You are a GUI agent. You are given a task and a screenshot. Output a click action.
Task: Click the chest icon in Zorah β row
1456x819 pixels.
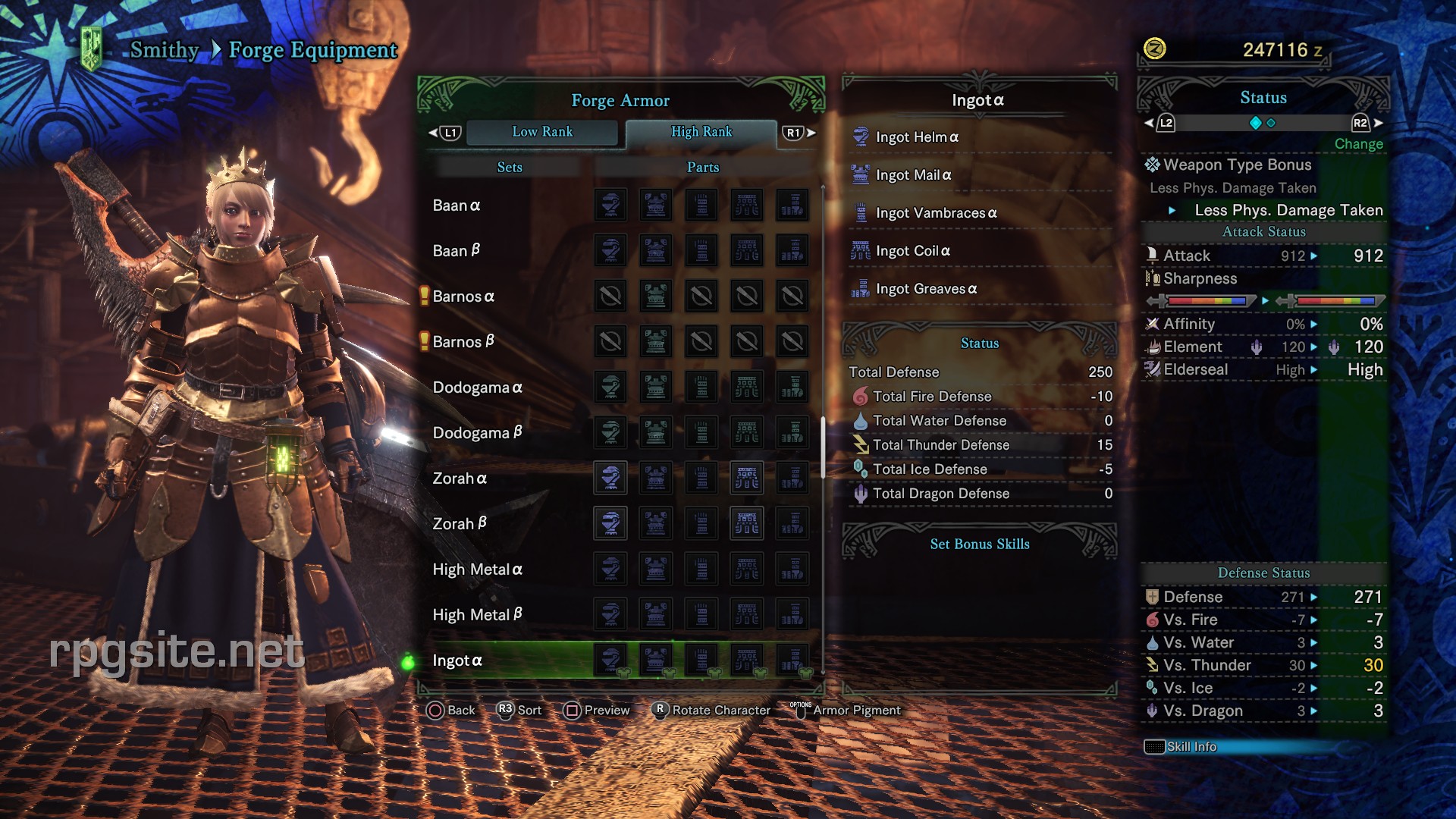656,523
